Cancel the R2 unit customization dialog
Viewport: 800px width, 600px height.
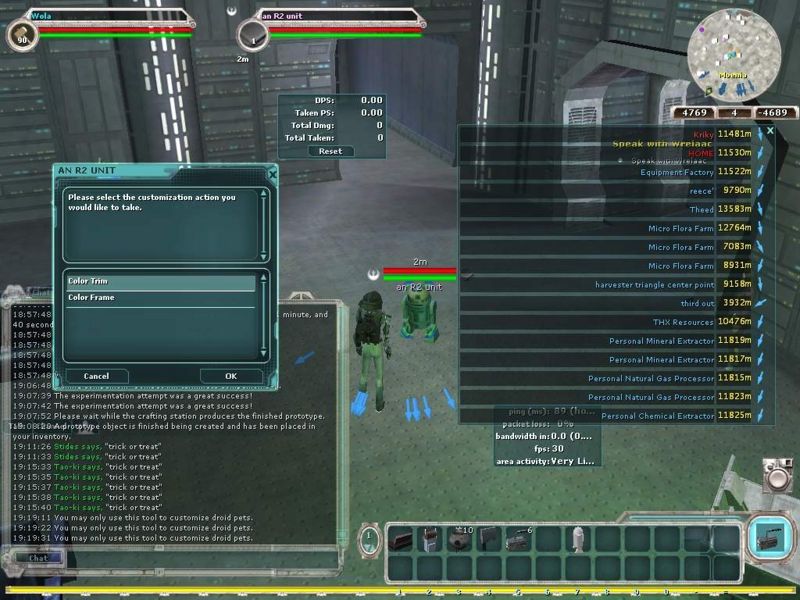pos(96,376)
